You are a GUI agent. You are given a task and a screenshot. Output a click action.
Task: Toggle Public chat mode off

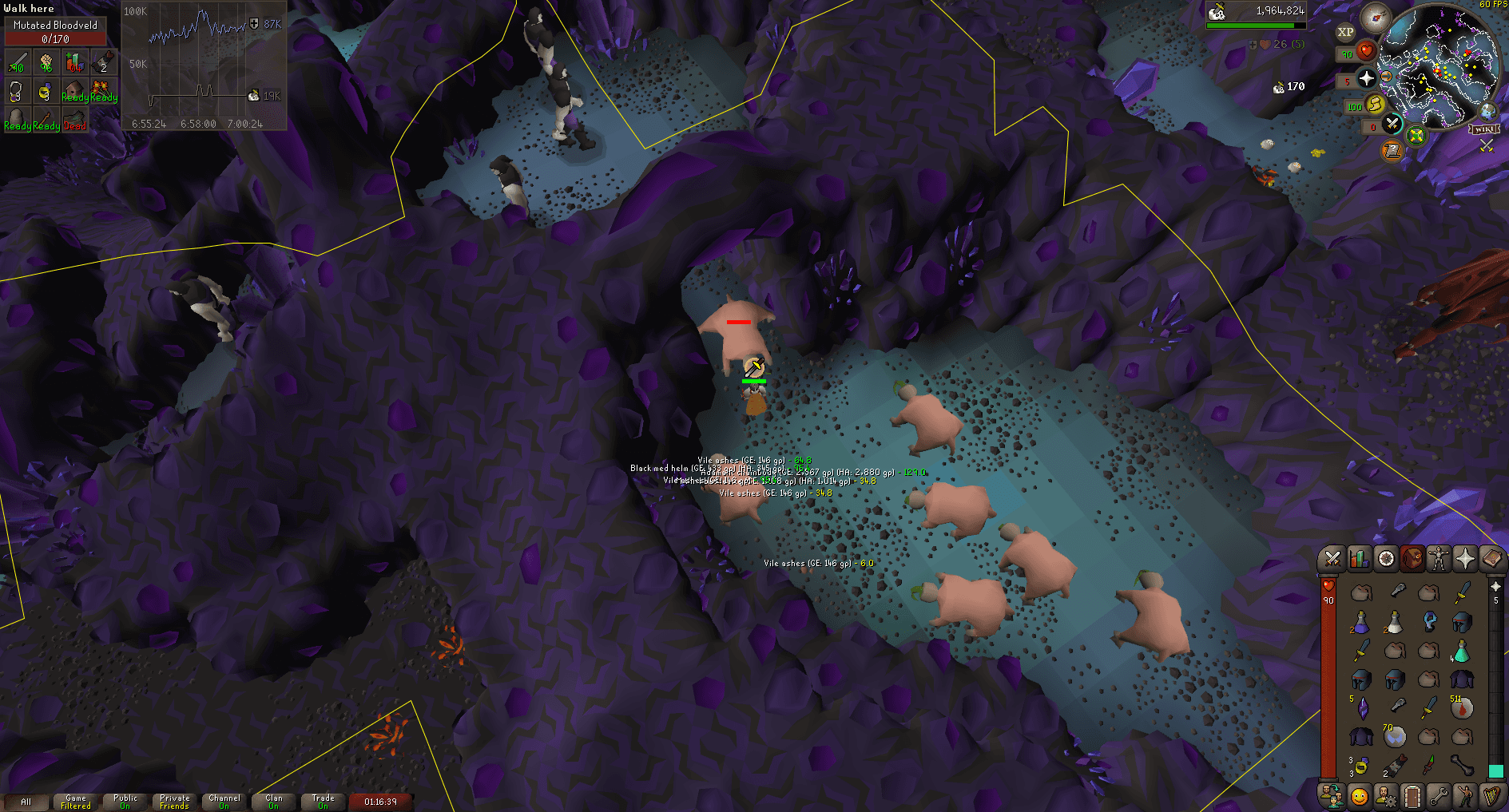[x=125, y=800]
